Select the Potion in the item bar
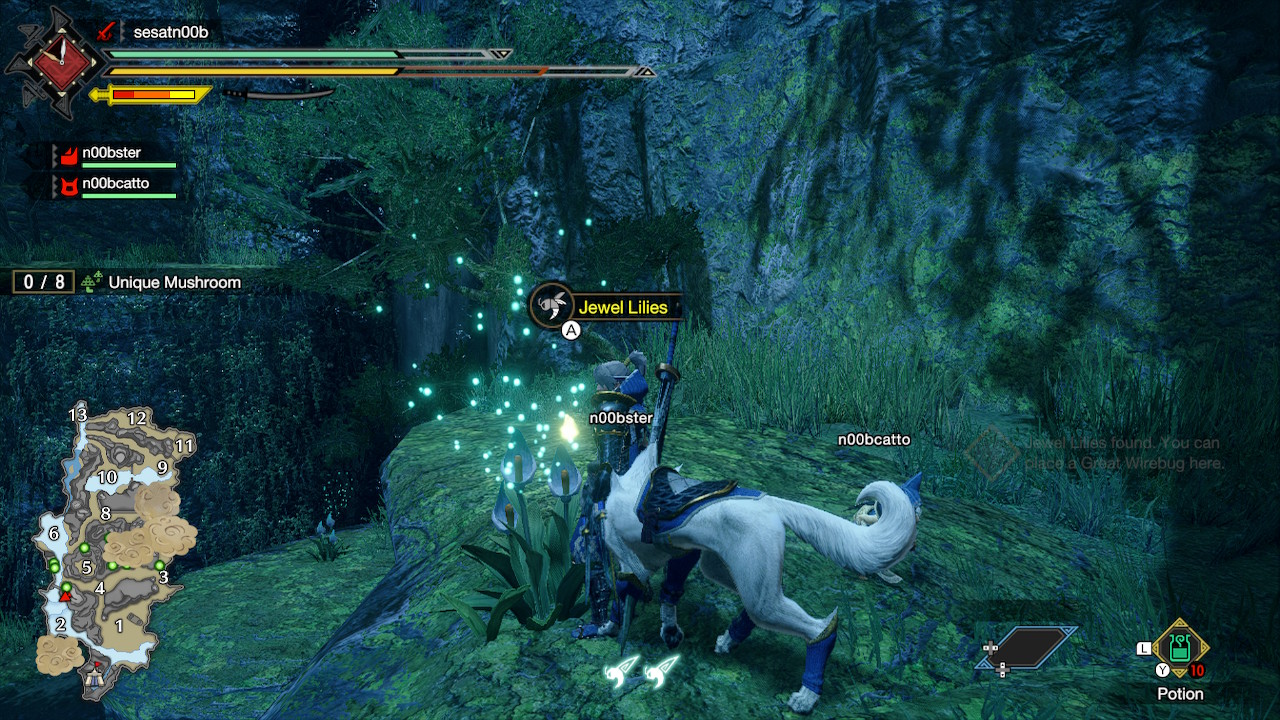Viewport: 1280px width, 720px height. 1180,648
